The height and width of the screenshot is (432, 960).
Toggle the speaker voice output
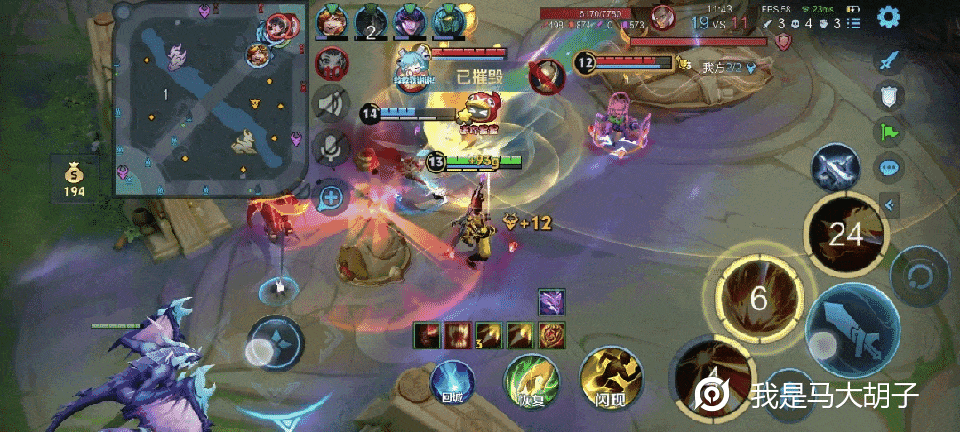[x=331, y=103]
